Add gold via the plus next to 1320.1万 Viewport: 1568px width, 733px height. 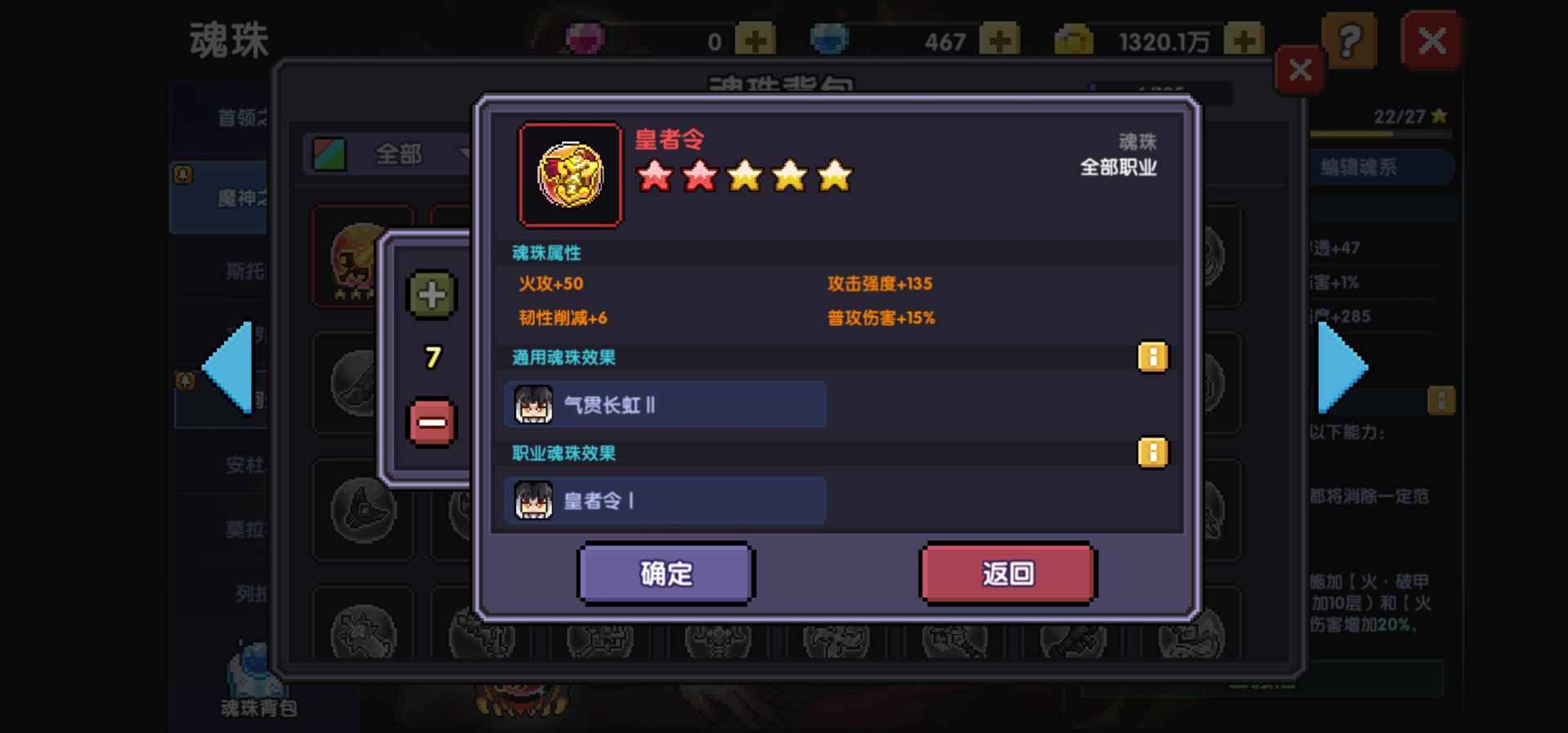(1245, 37)
